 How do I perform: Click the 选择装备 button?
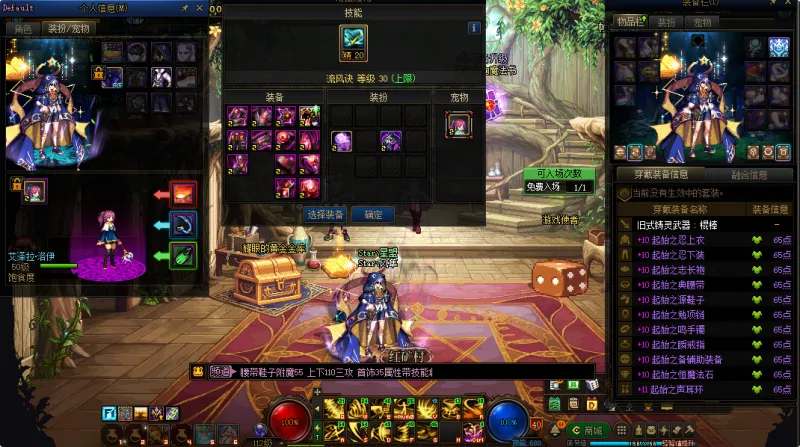pyautogui.click(x=324, y=214)
